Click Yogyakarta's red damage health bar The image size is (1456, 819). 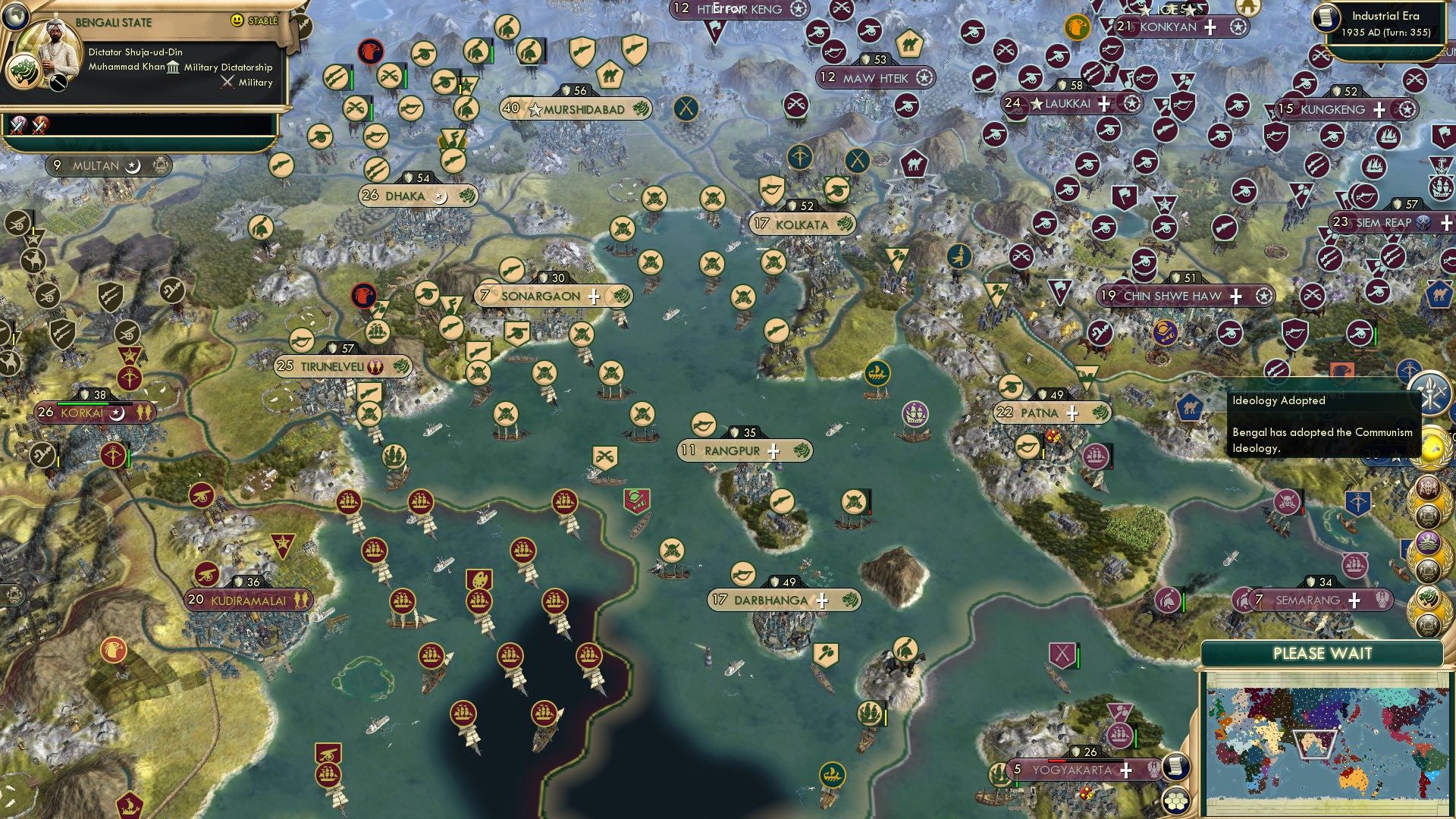pos(1056,761)
